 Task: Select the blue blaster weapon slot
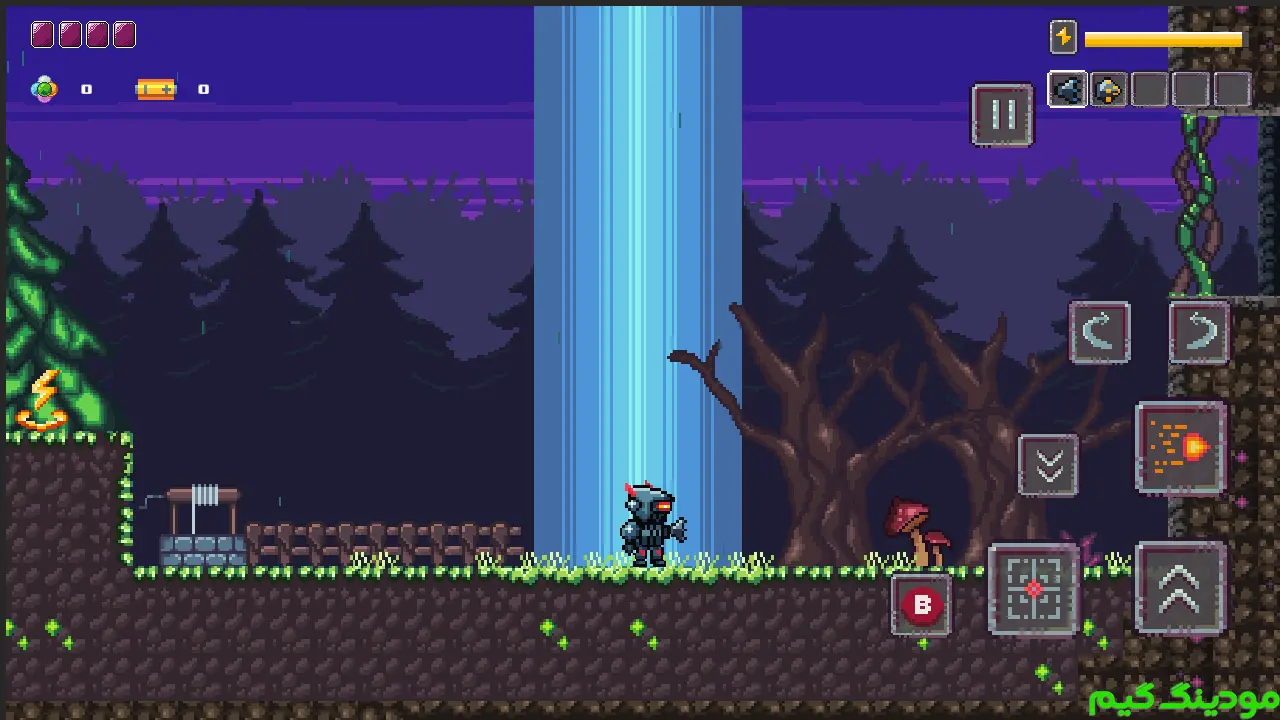pyautogui.click(x=1067, y=90)
